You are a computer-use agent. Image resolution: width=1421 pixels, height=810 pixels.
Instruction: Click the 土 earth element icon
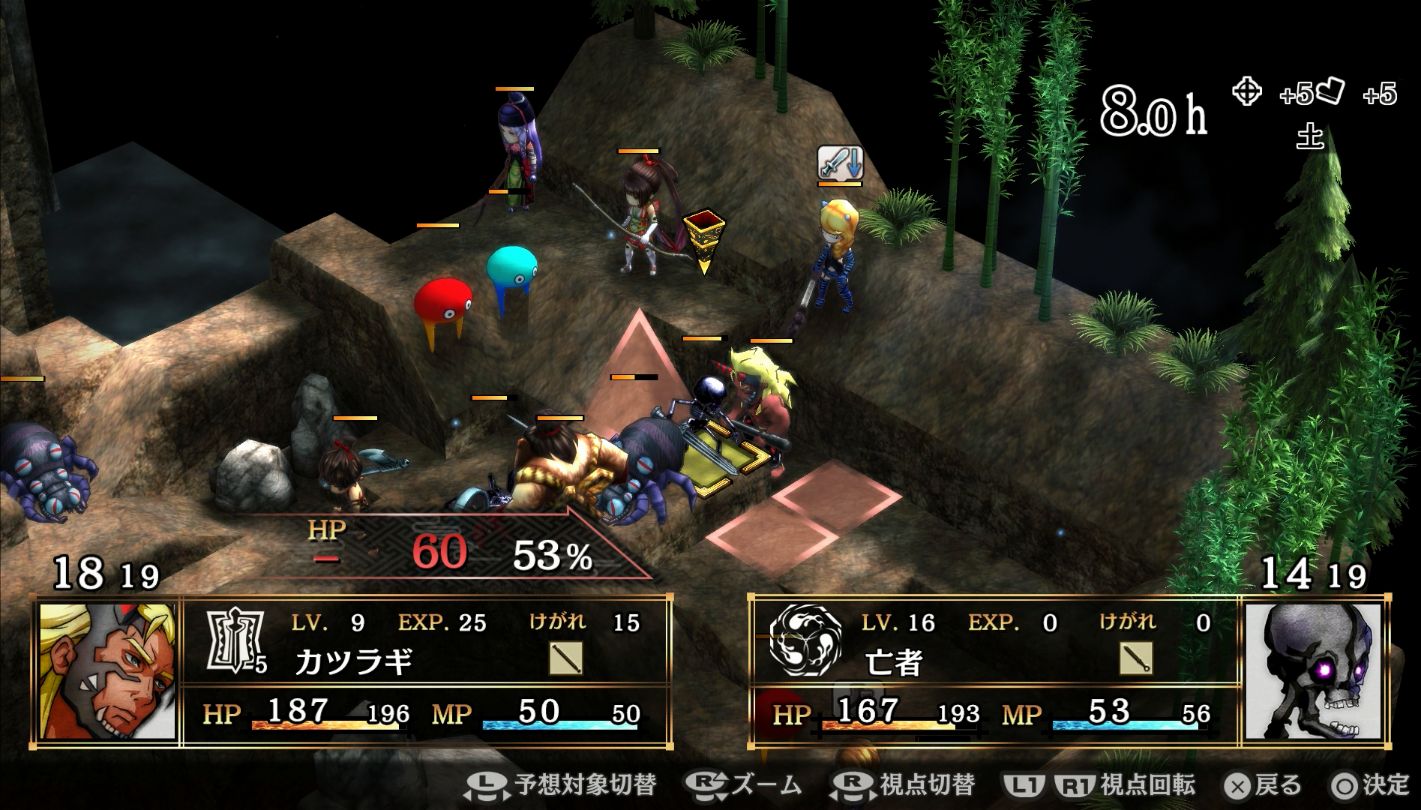(x=1310, y=137)
